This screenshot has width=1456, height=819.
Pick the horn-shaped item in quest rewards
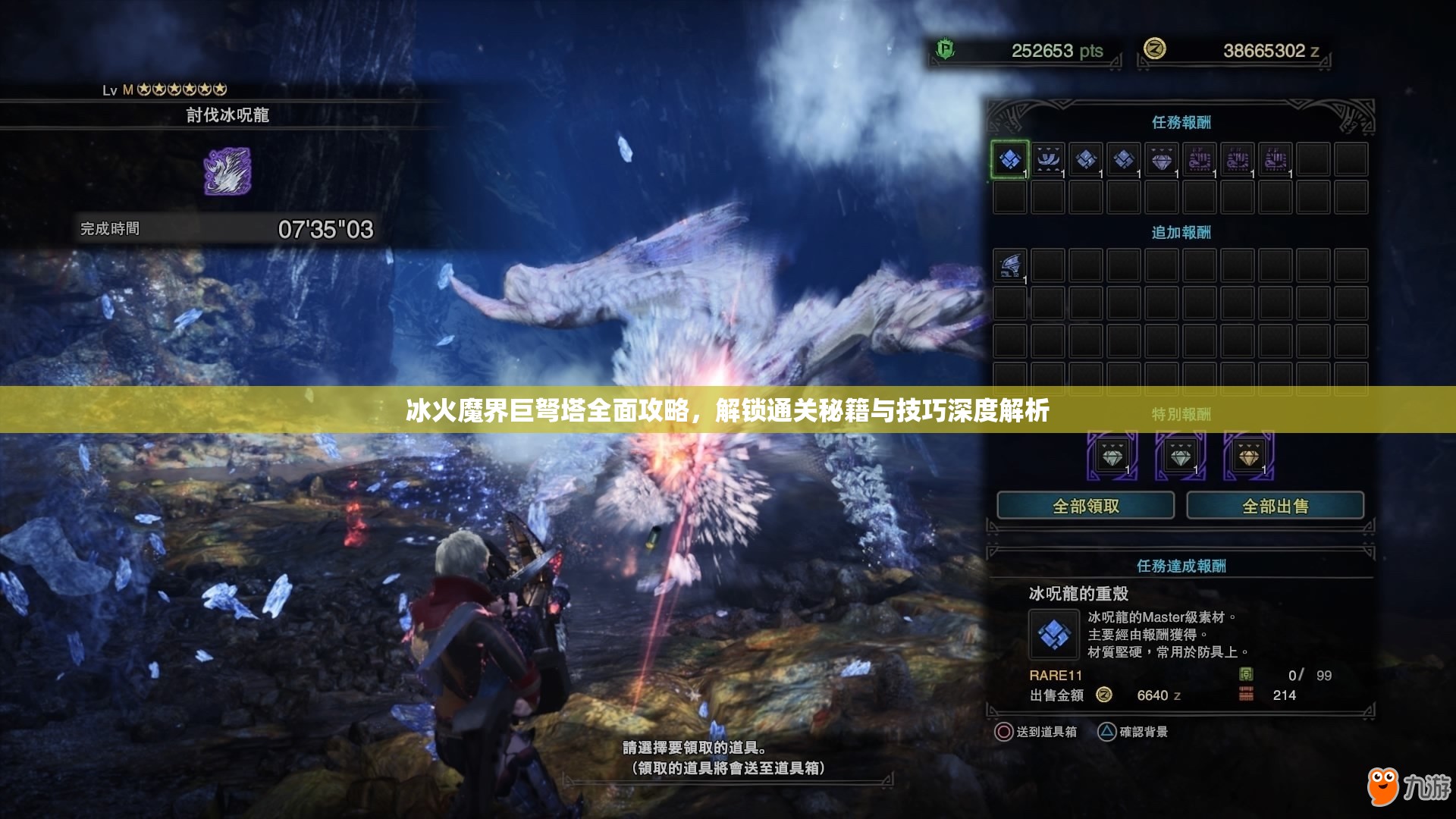(x=1048, y=160)
